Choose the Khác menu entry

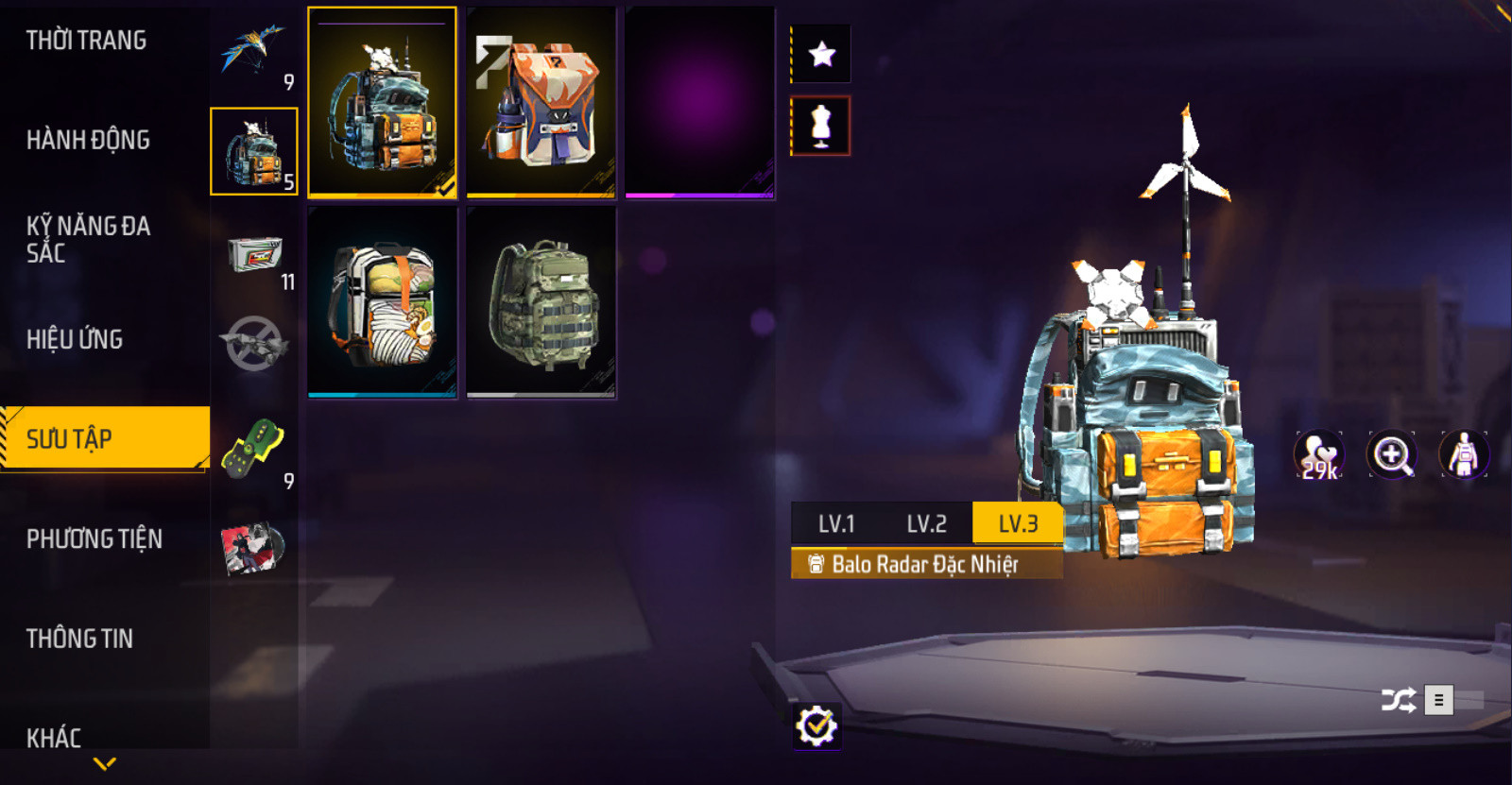click(54, 737)
